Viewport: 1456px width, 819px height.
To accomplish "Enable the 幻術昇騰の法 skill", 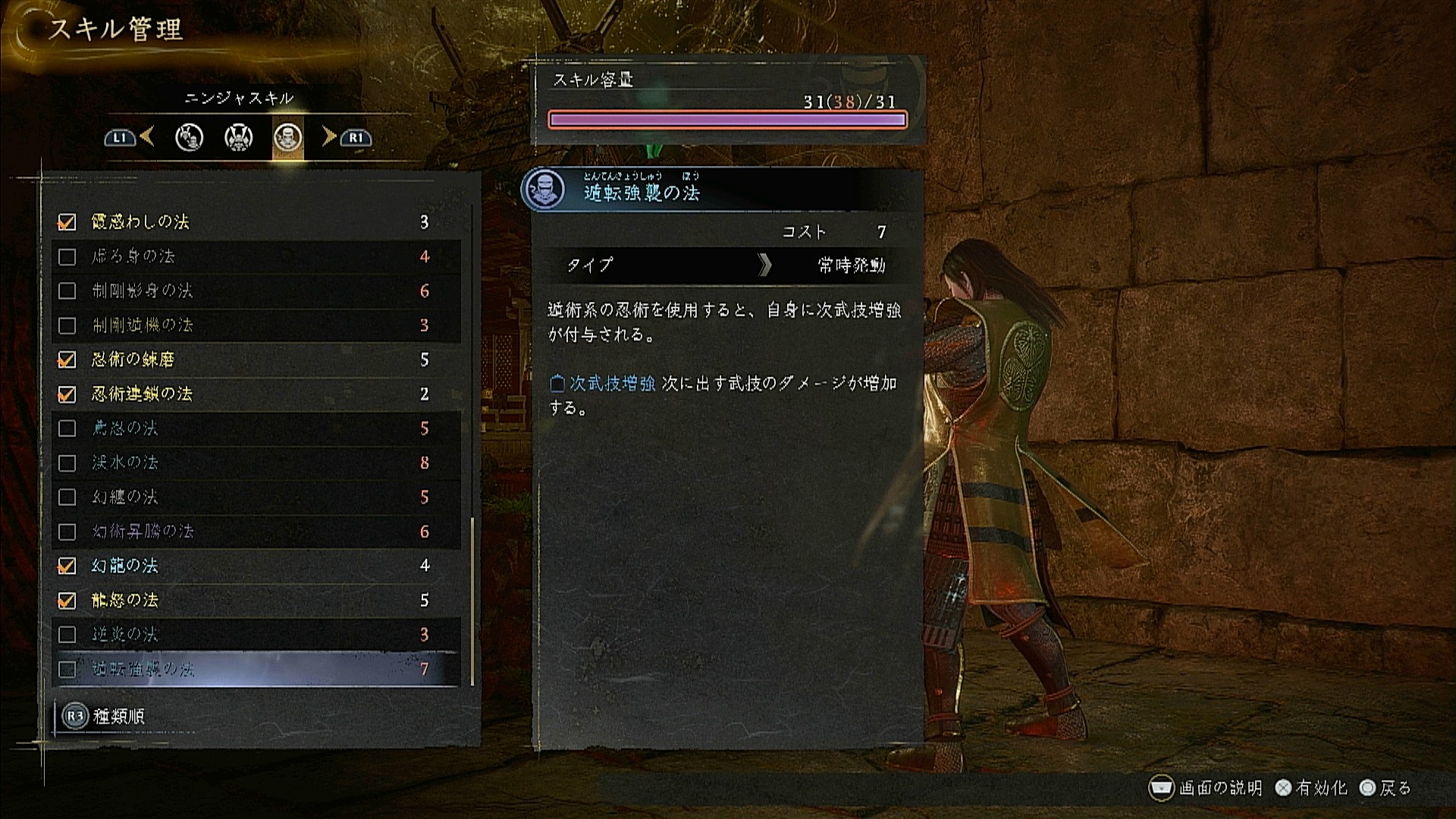I will coord(67,532).
